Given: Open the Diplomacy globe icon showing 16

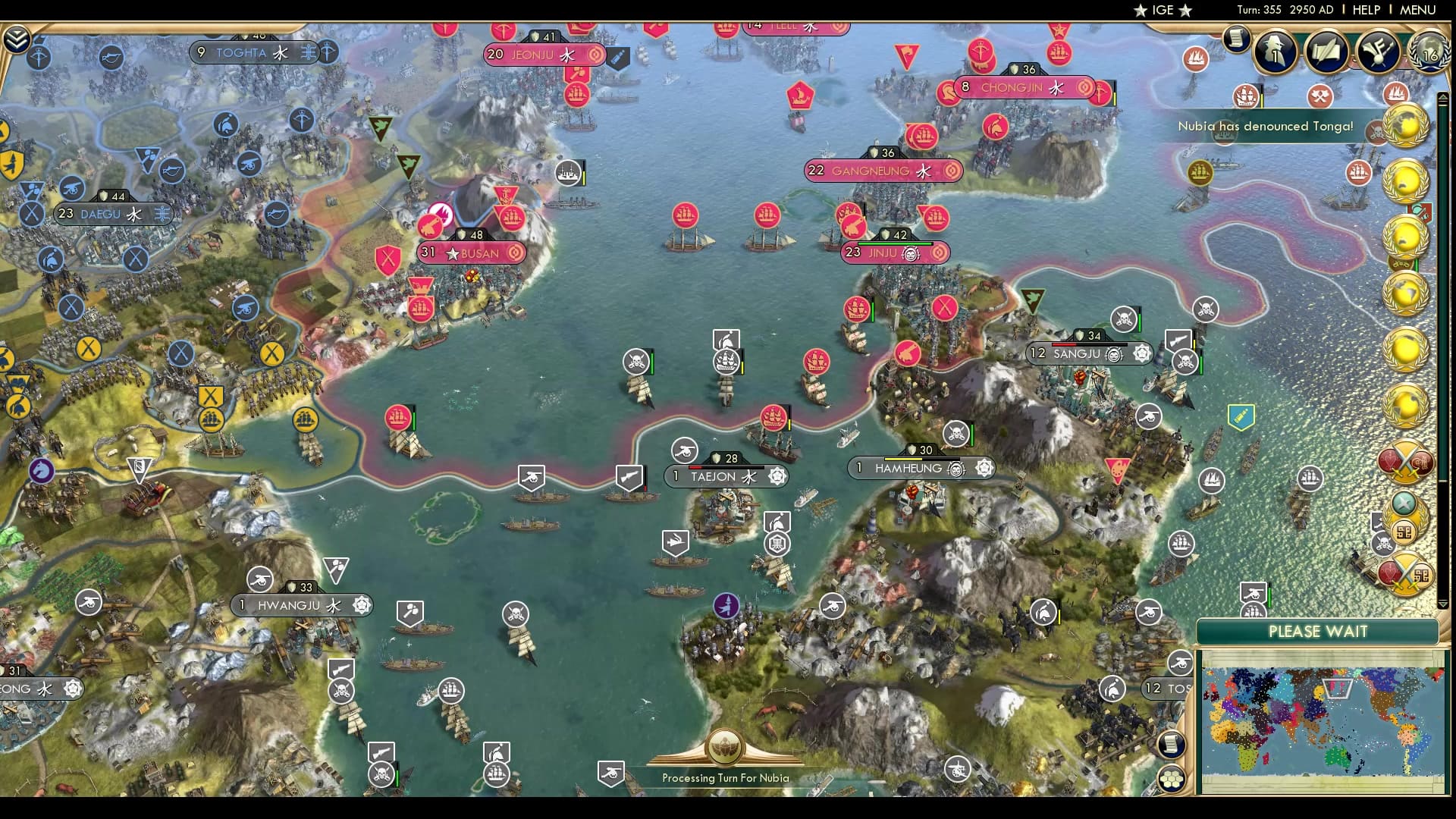Looking at the screenshot, I should [1430, 53].
